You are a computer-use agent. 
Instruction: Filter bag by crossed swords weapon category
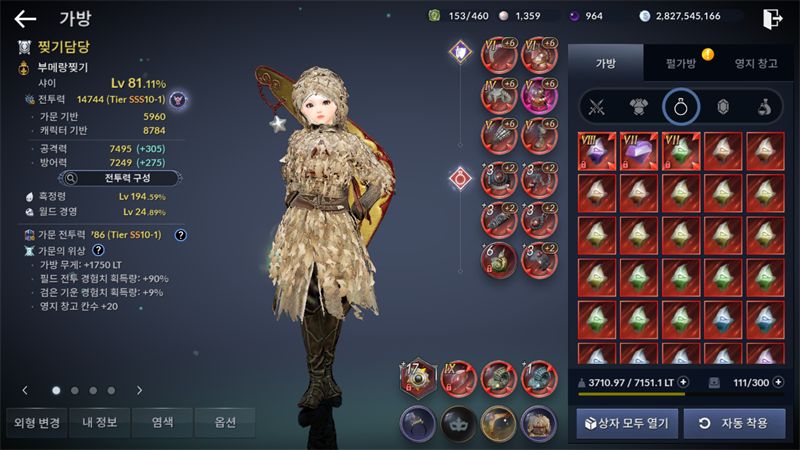[598, 106]
